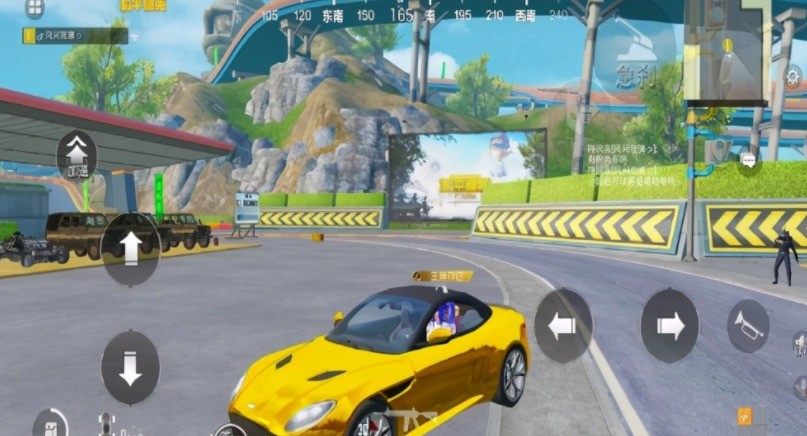
Task: Tap the accelerate up-arrow button
Action: [x=130, y=247]
